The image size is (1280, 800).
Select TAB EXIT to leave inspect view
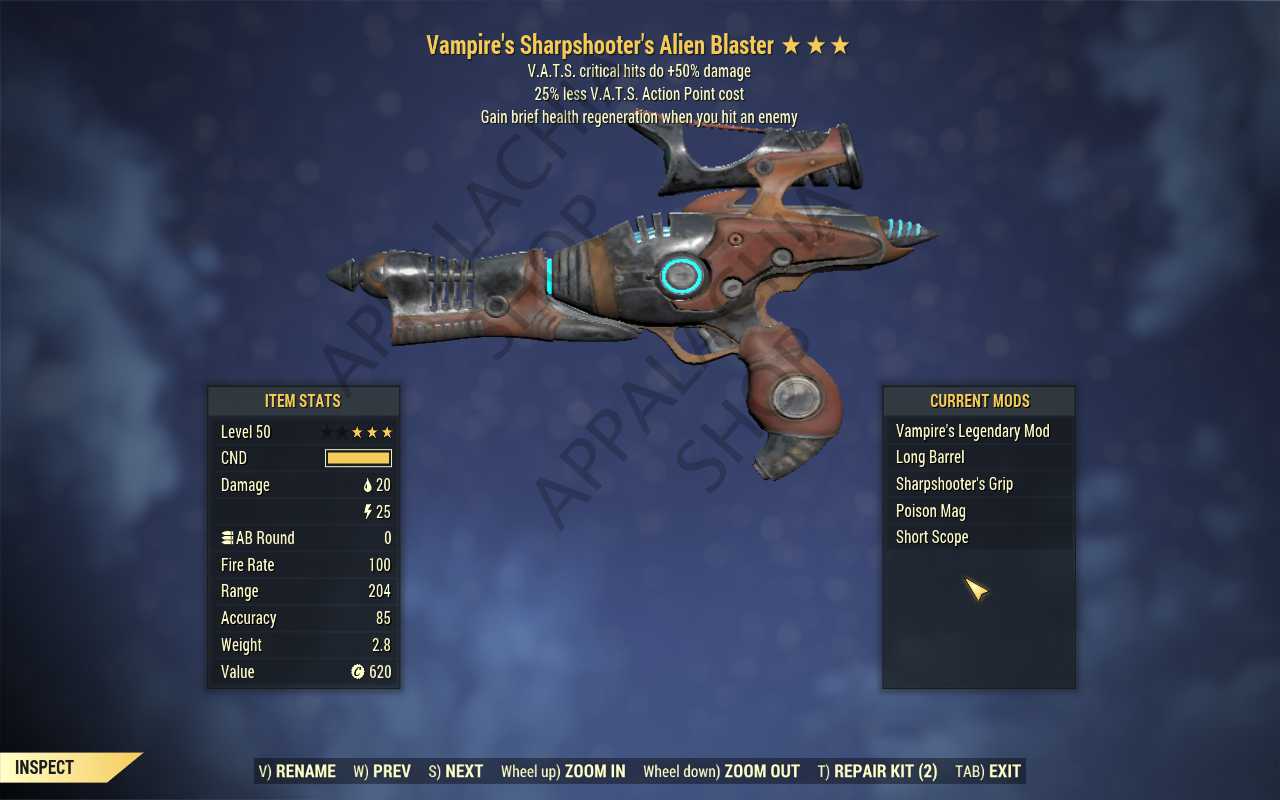pos(987,771)
